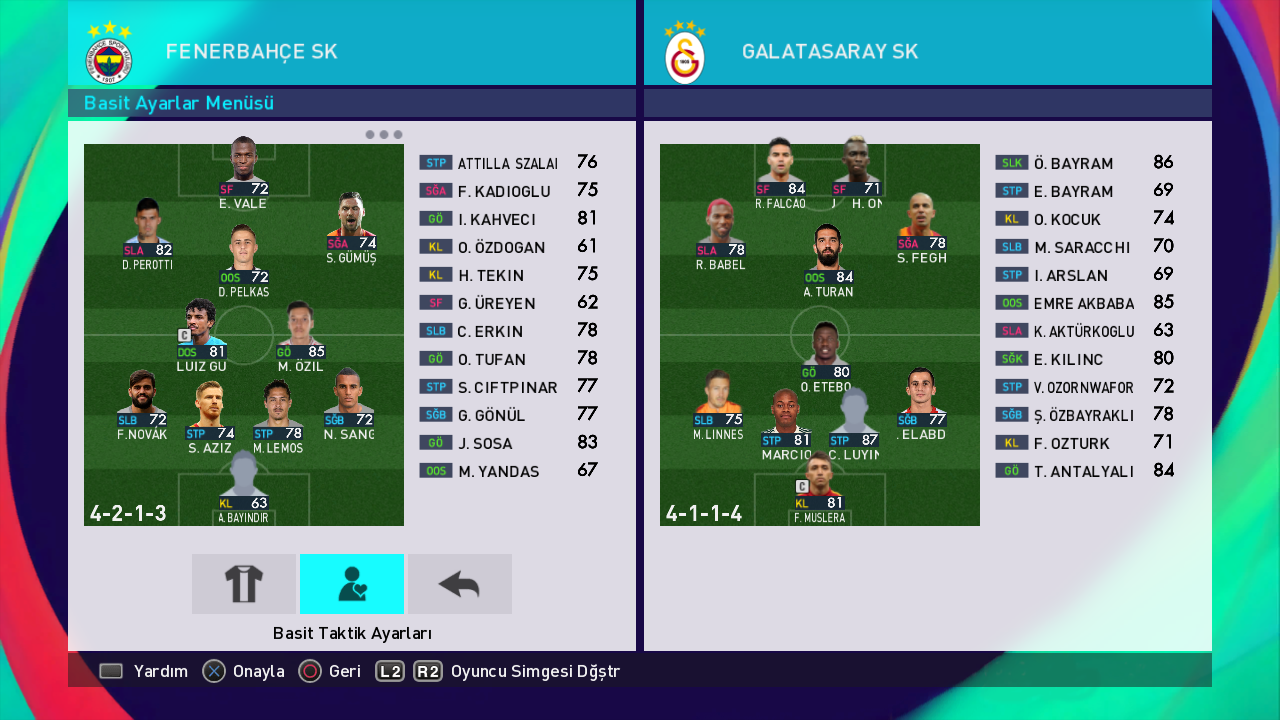Select the Basit Taktik Ayarları button
Screen dimensions: 1280x720
point(352,584)
